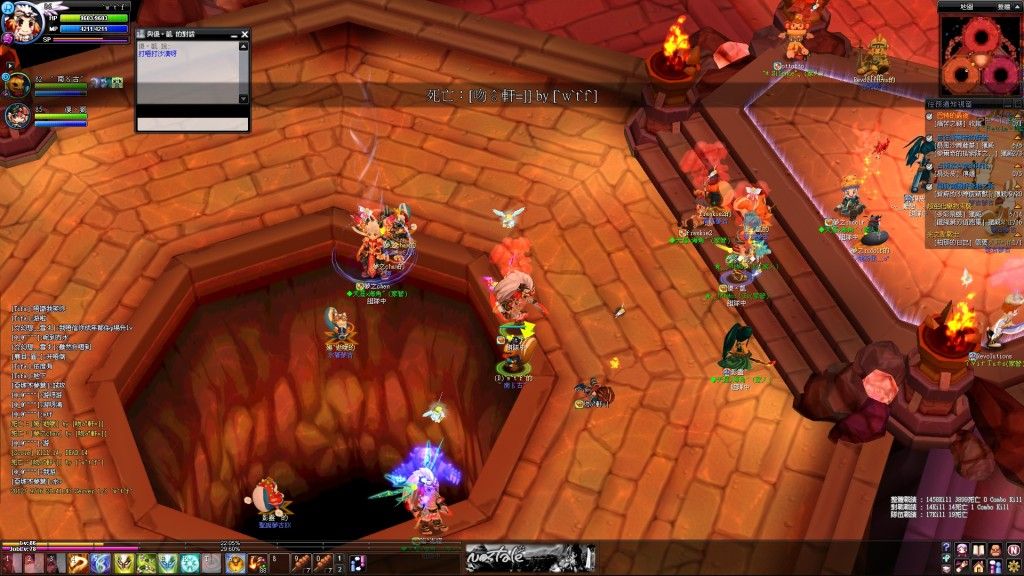
Task: Select the pumpkin-head party member portrait
Action: [18, 84]
